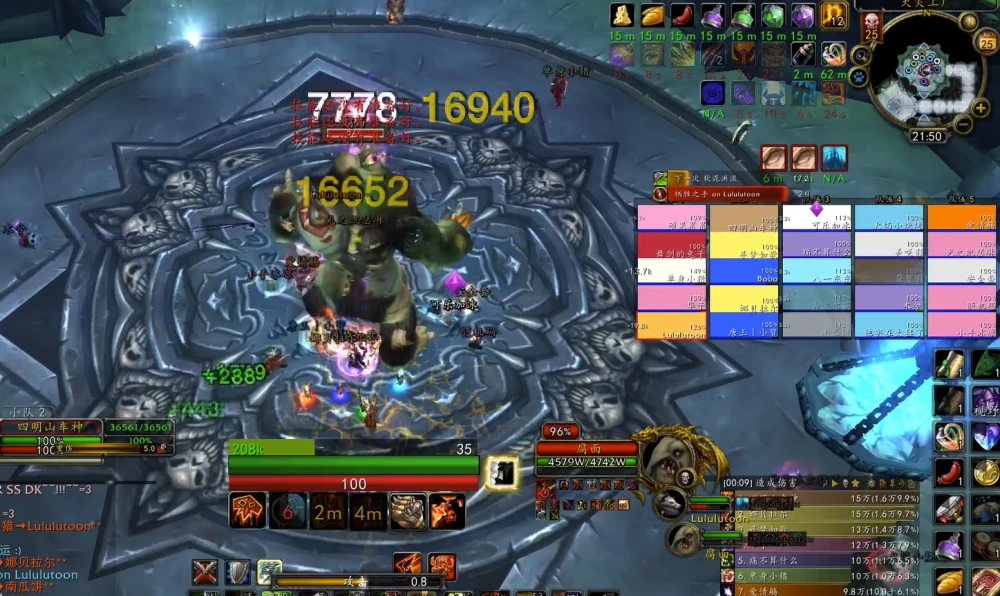Image resolution: width=1000 pixels, height=596 pixels.
Task: Click the 四明山车神 party member frame
Action: coord(50,428)
